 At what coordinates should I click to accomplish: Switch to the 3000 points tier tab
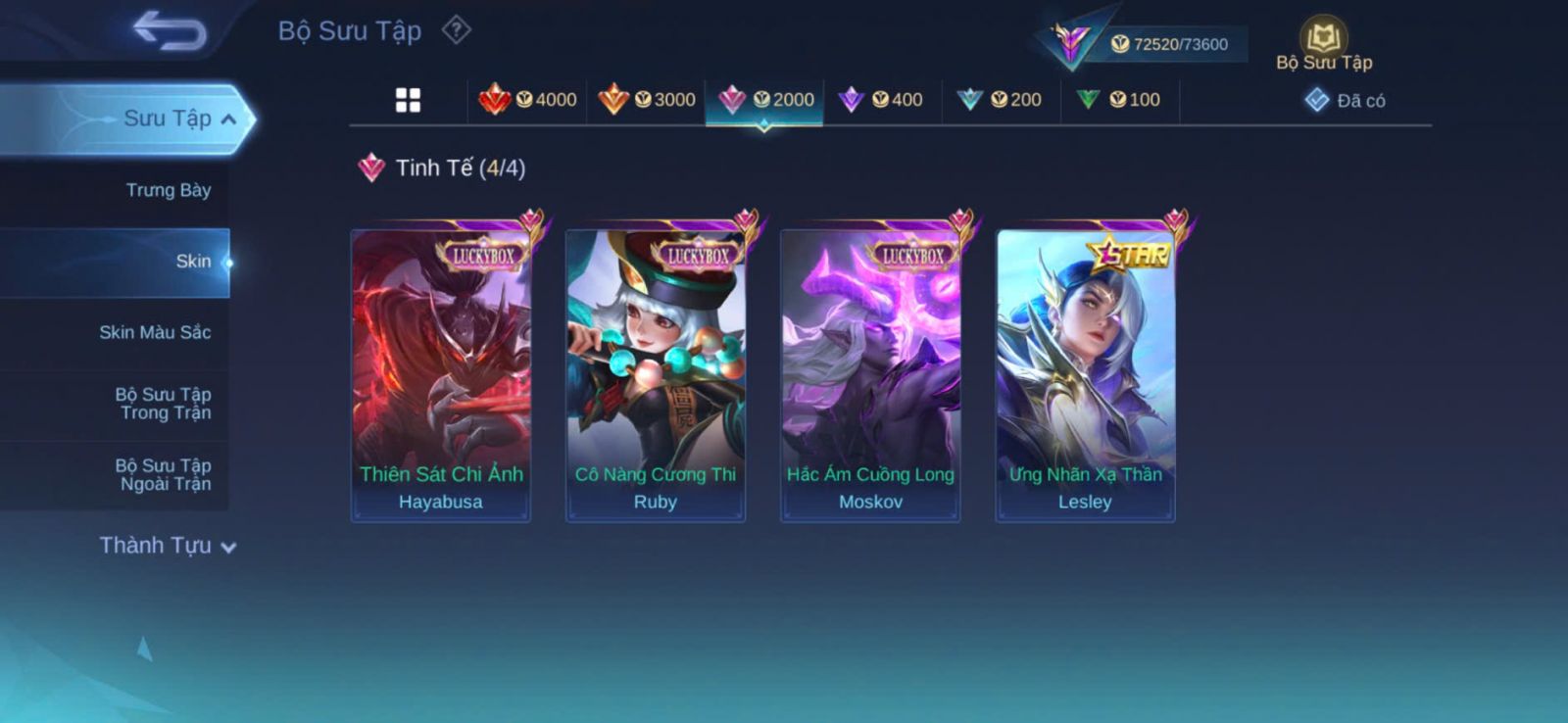click(647, 100)
